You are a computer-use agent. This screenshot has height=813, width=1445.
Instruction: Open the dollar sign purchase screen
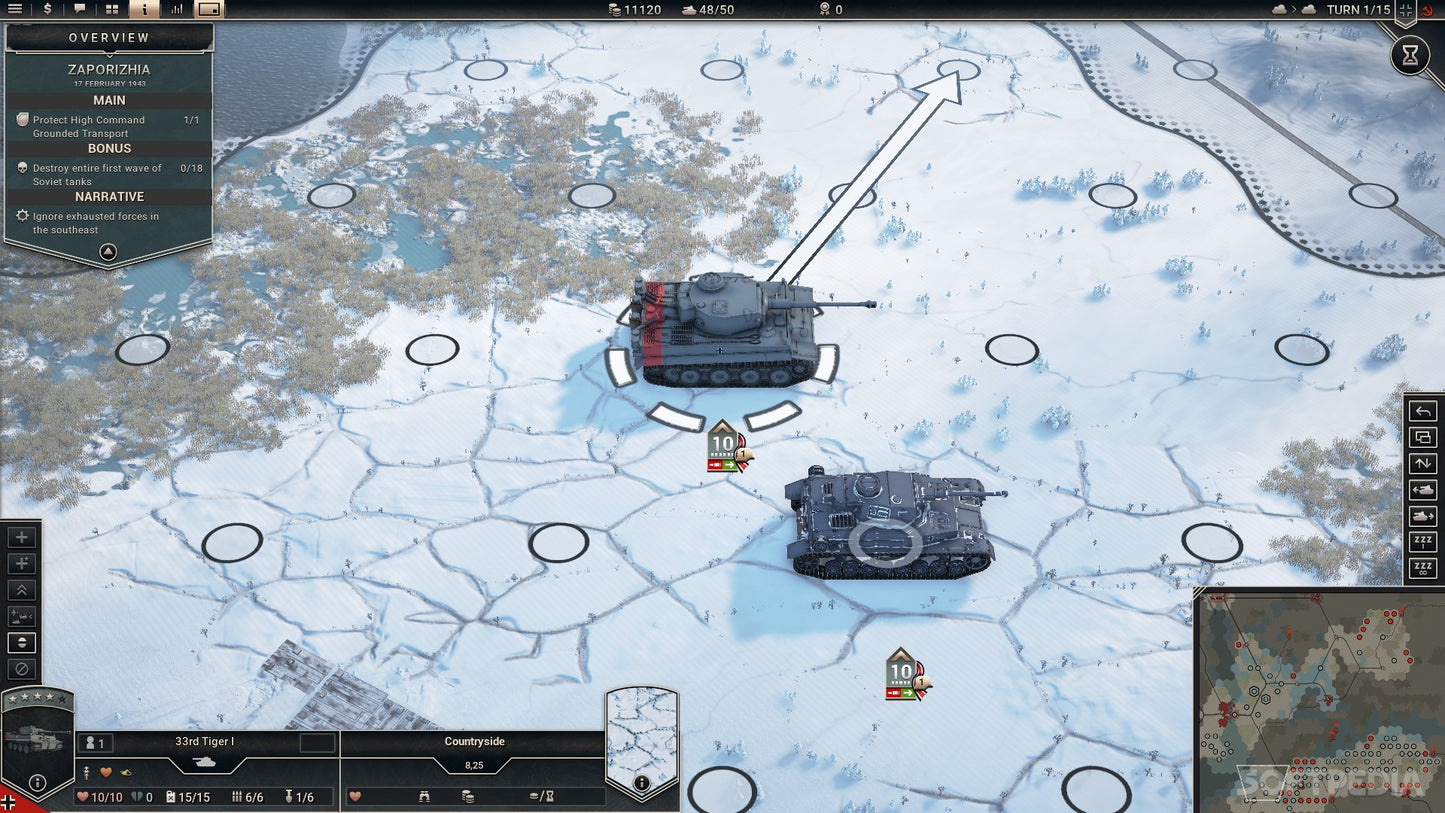pos(48,9)
